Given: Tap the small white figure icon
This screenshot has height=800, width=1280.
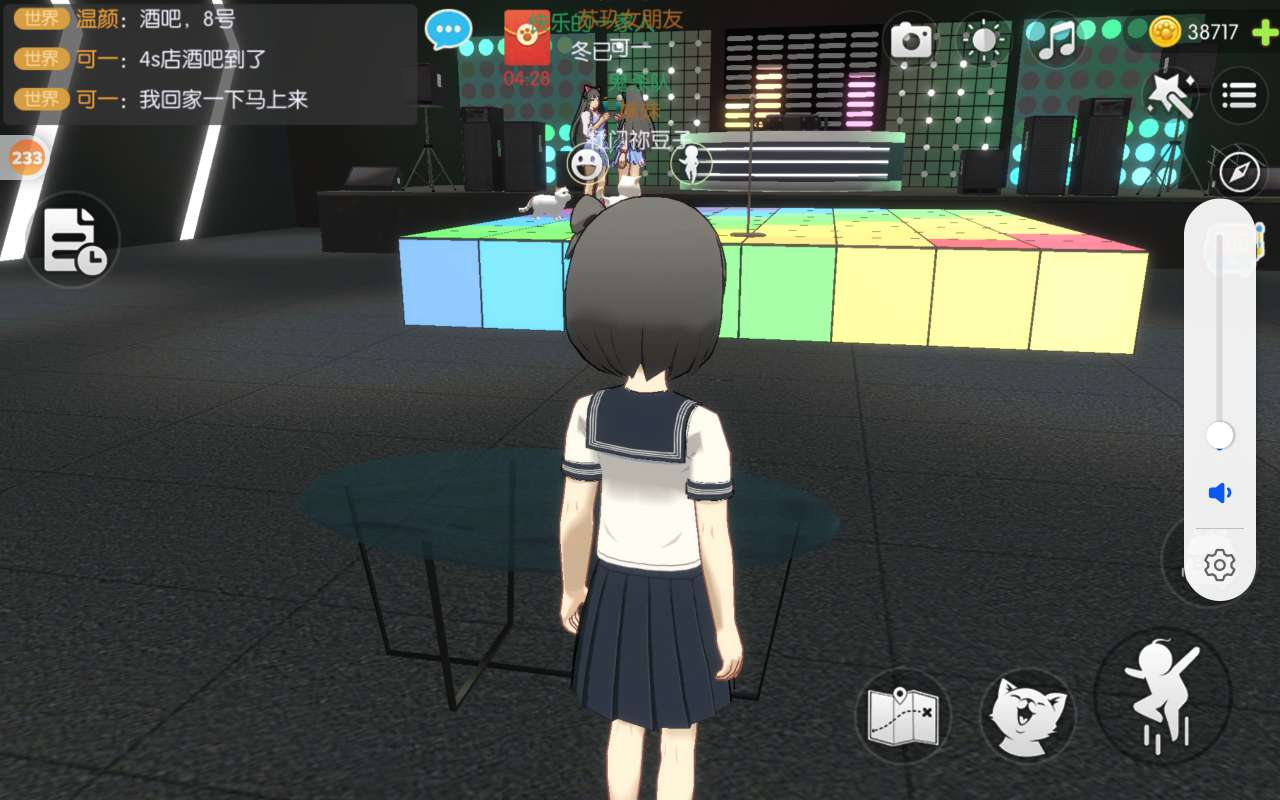Looking at the screenshot, I should point(690,163).
